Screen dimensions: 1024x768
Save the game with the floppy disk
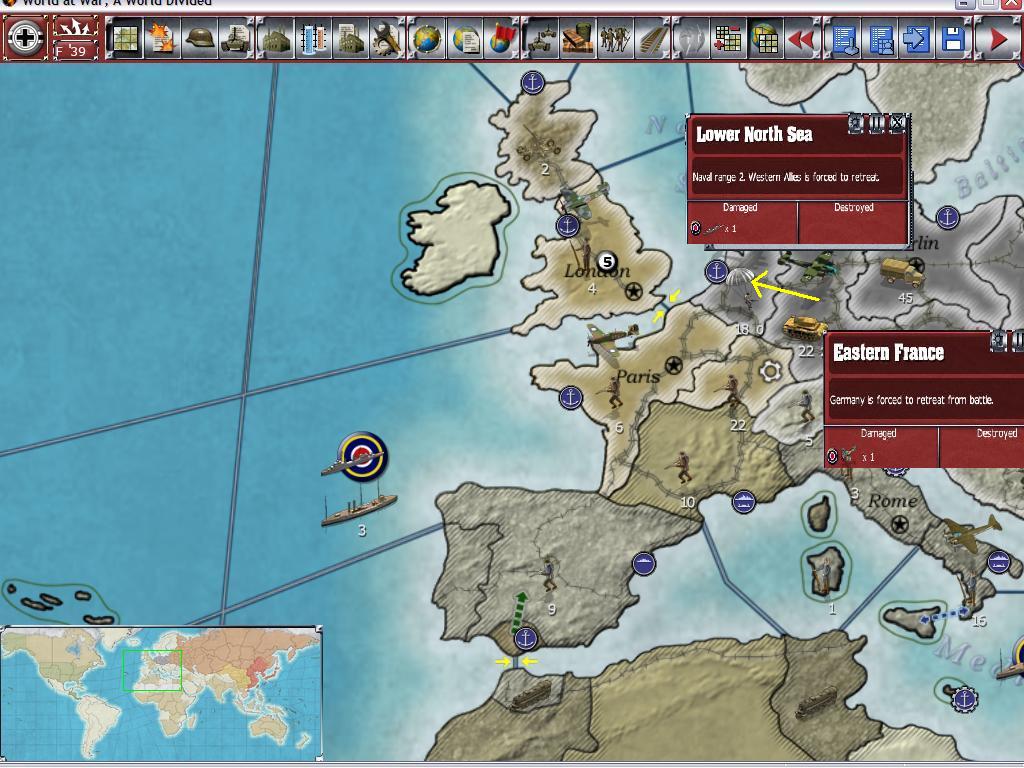point(953,39)
